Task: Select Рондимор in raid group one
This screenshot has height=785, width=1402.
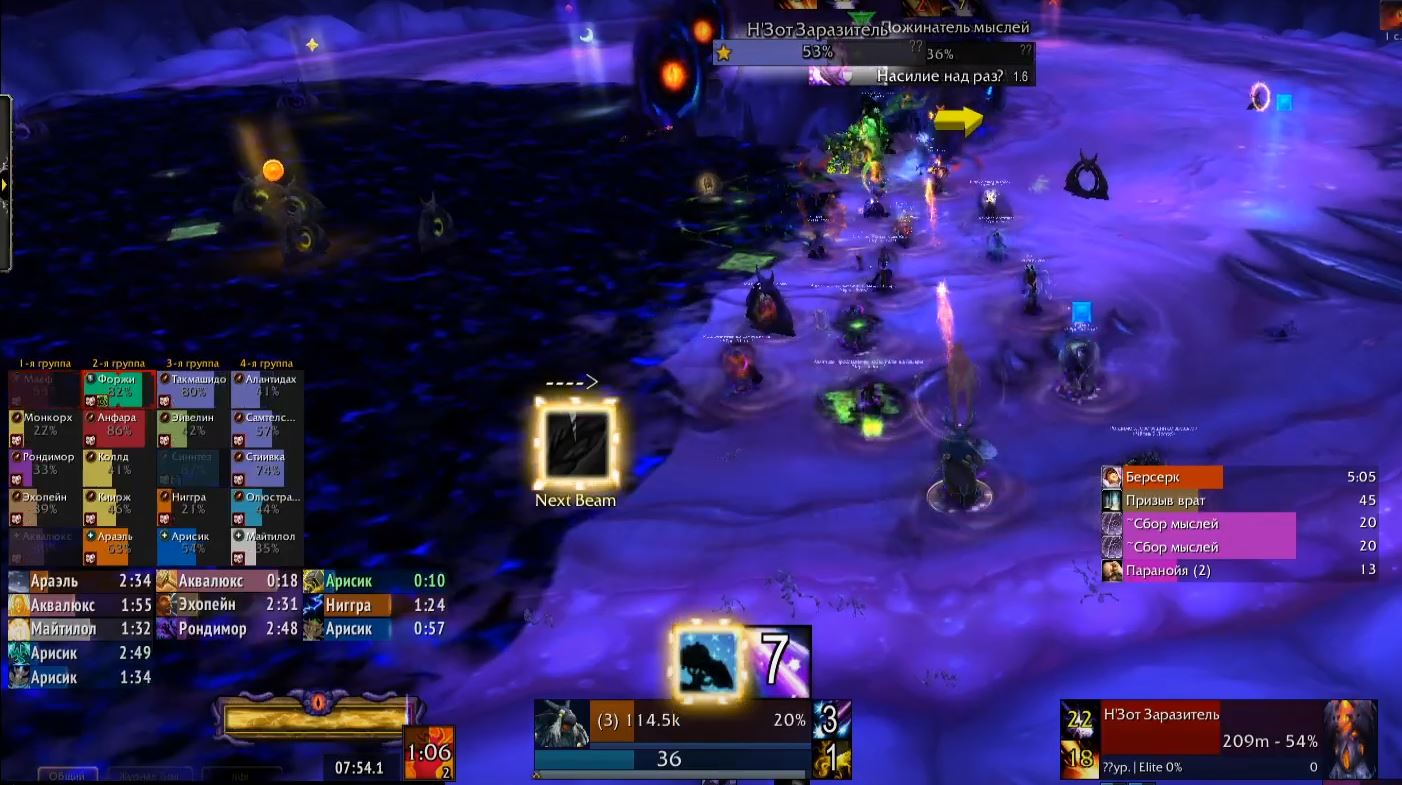Action: pyautogui.click(x=45, y=467)
